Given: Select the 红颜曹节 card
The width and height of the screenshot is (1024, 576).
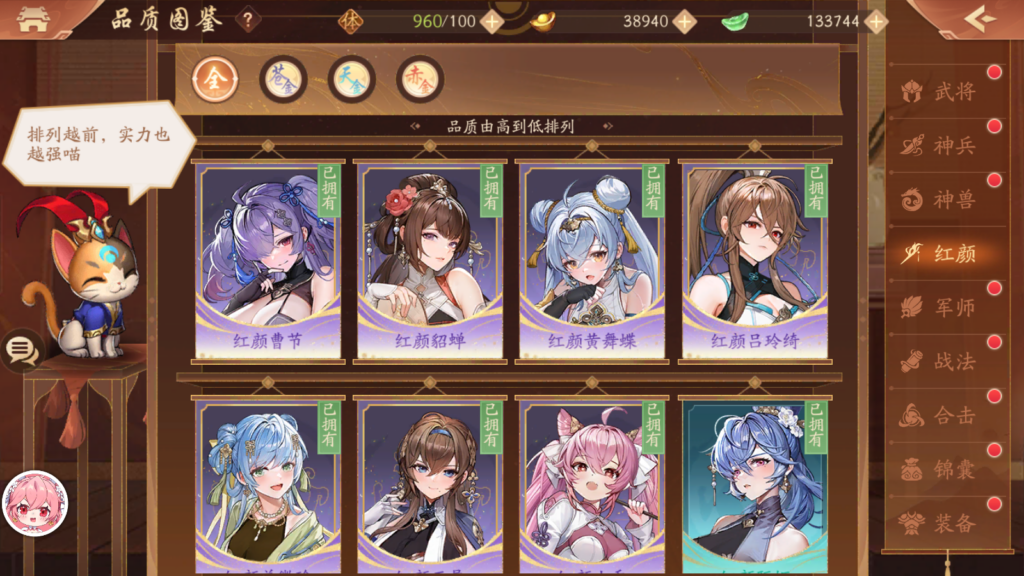Looking at the screenshot, I should click(268, 260).
